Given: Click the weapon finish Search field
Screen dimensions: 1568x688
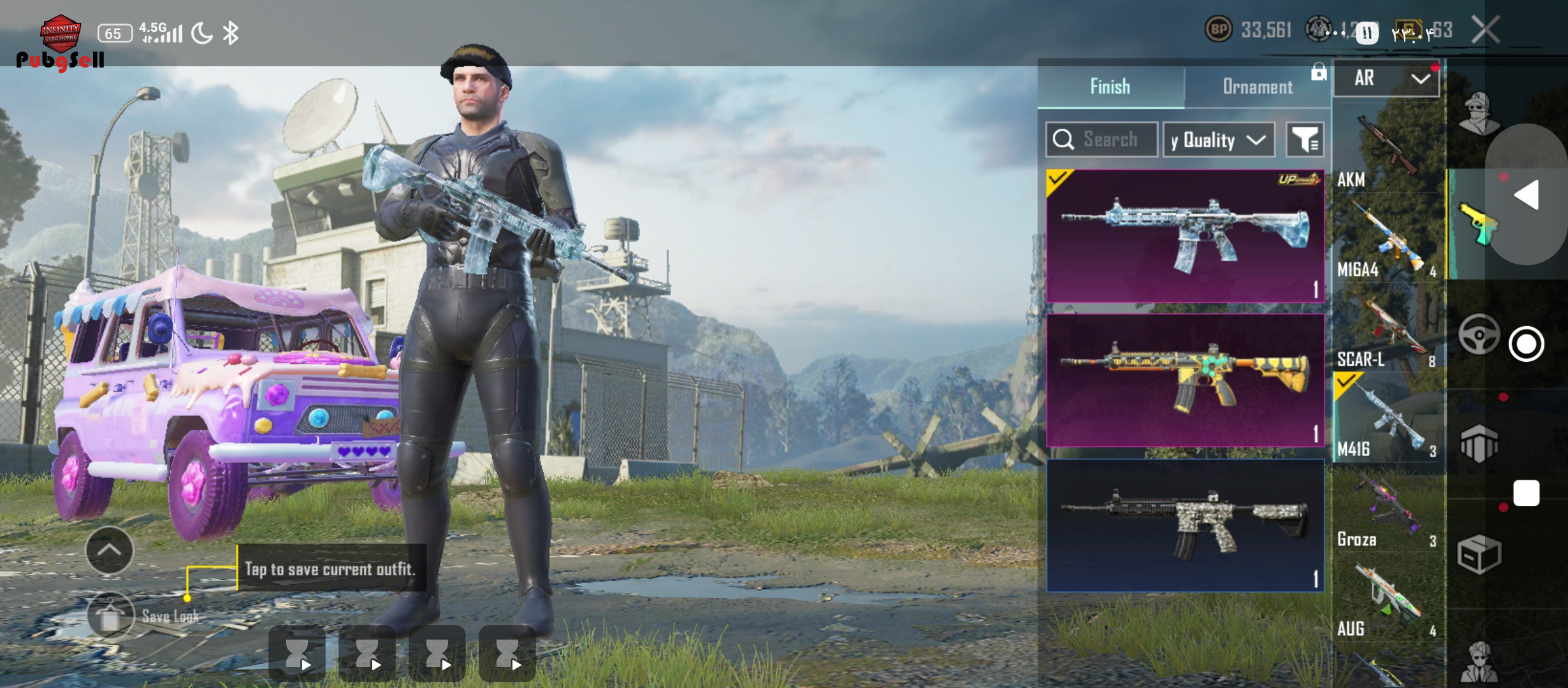Looking at the screenshot, I should (1102, 140).
